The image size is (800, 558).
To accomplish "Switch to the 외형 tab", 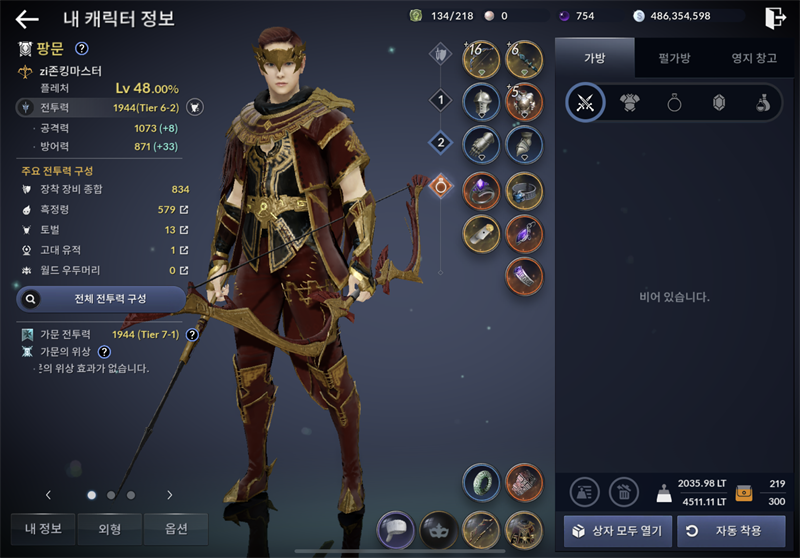I will [x=109, y=528].
